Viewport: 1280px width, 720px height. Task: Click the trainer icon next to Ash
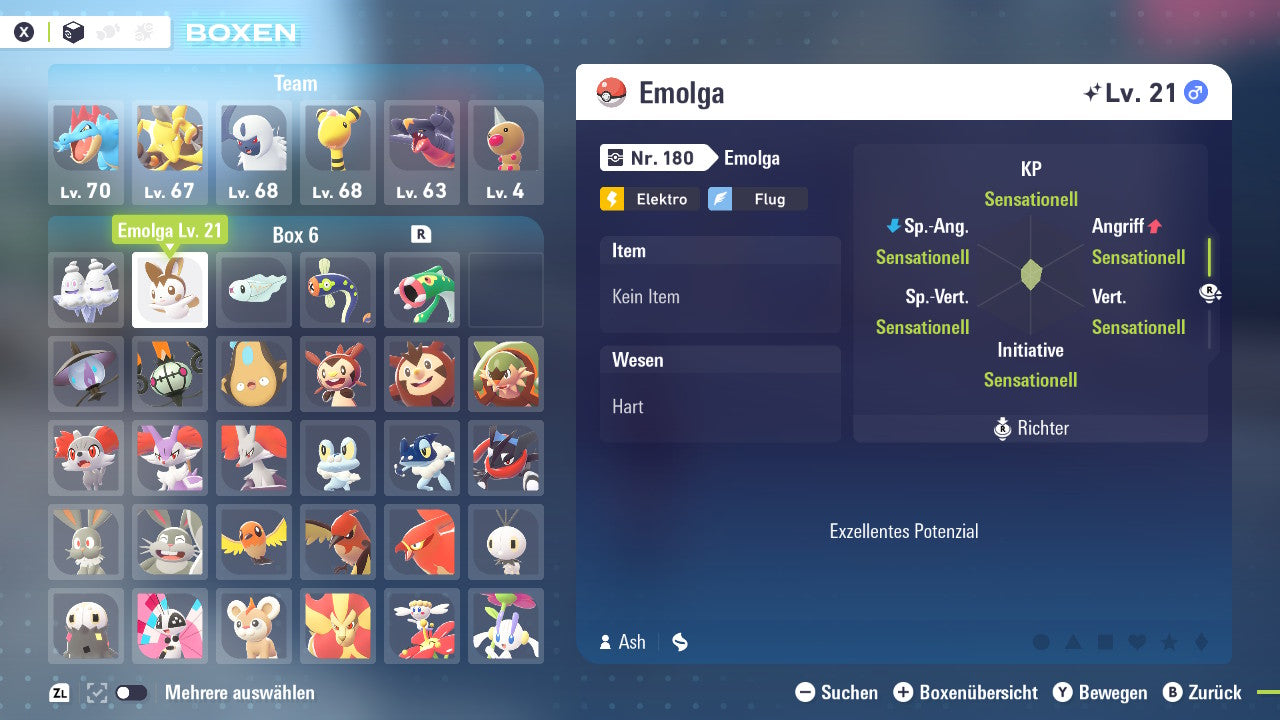point(605,642)
